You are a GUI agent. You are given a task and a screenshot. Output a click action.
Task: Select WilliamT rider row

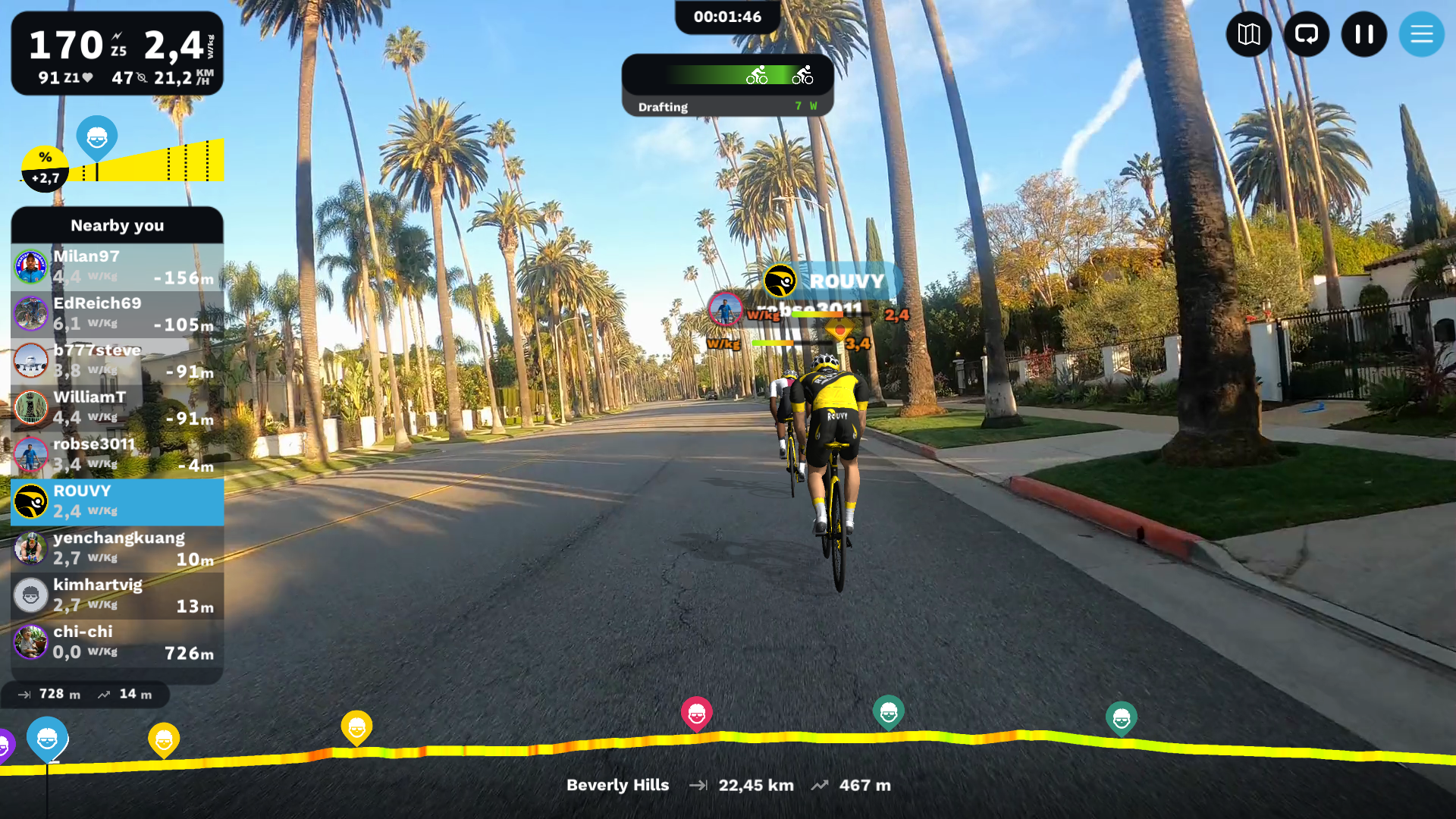point(118,408)
